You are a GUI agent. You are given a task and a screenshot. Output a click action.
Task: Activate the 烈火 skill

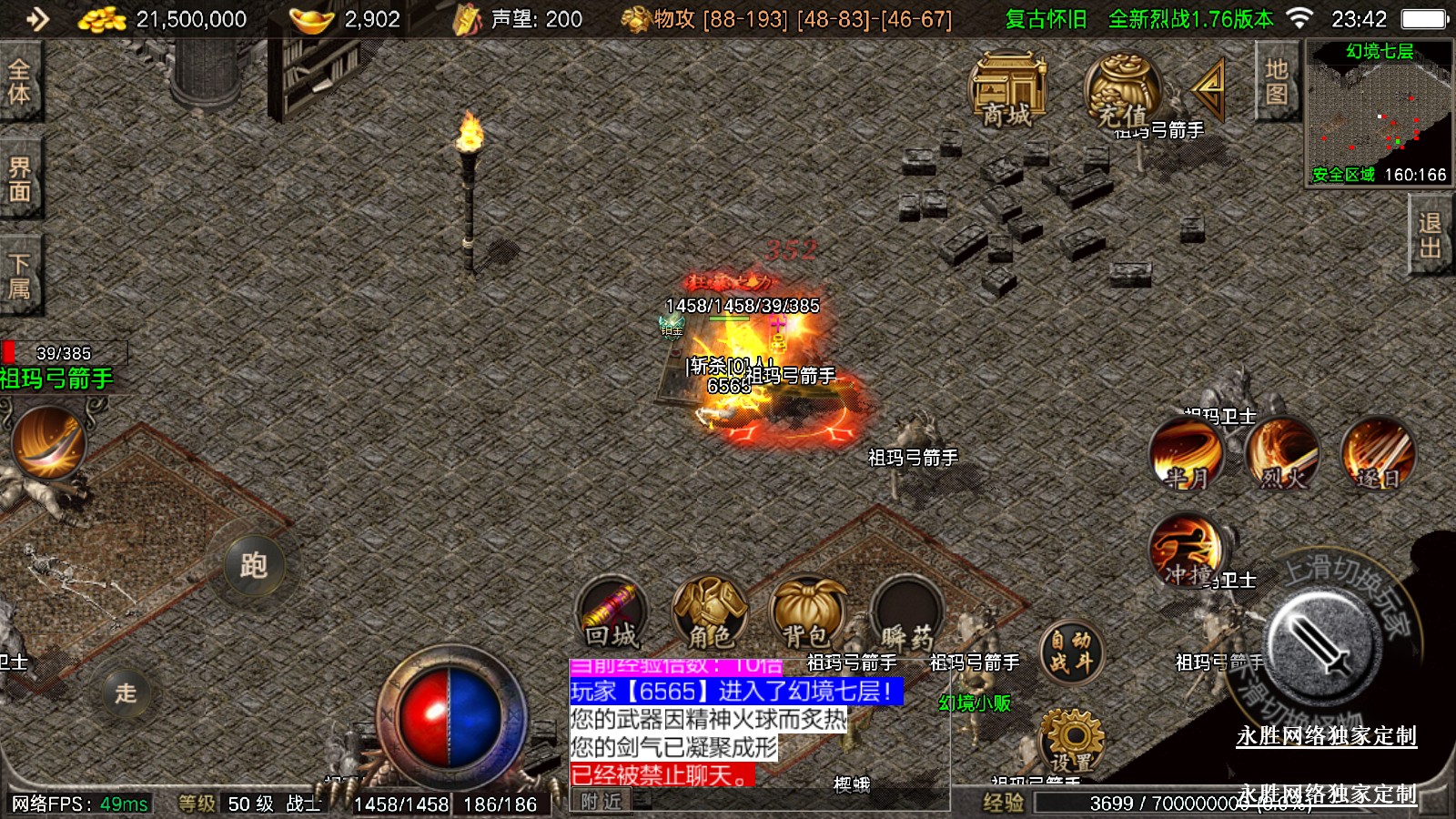[x=1282, y=453]
